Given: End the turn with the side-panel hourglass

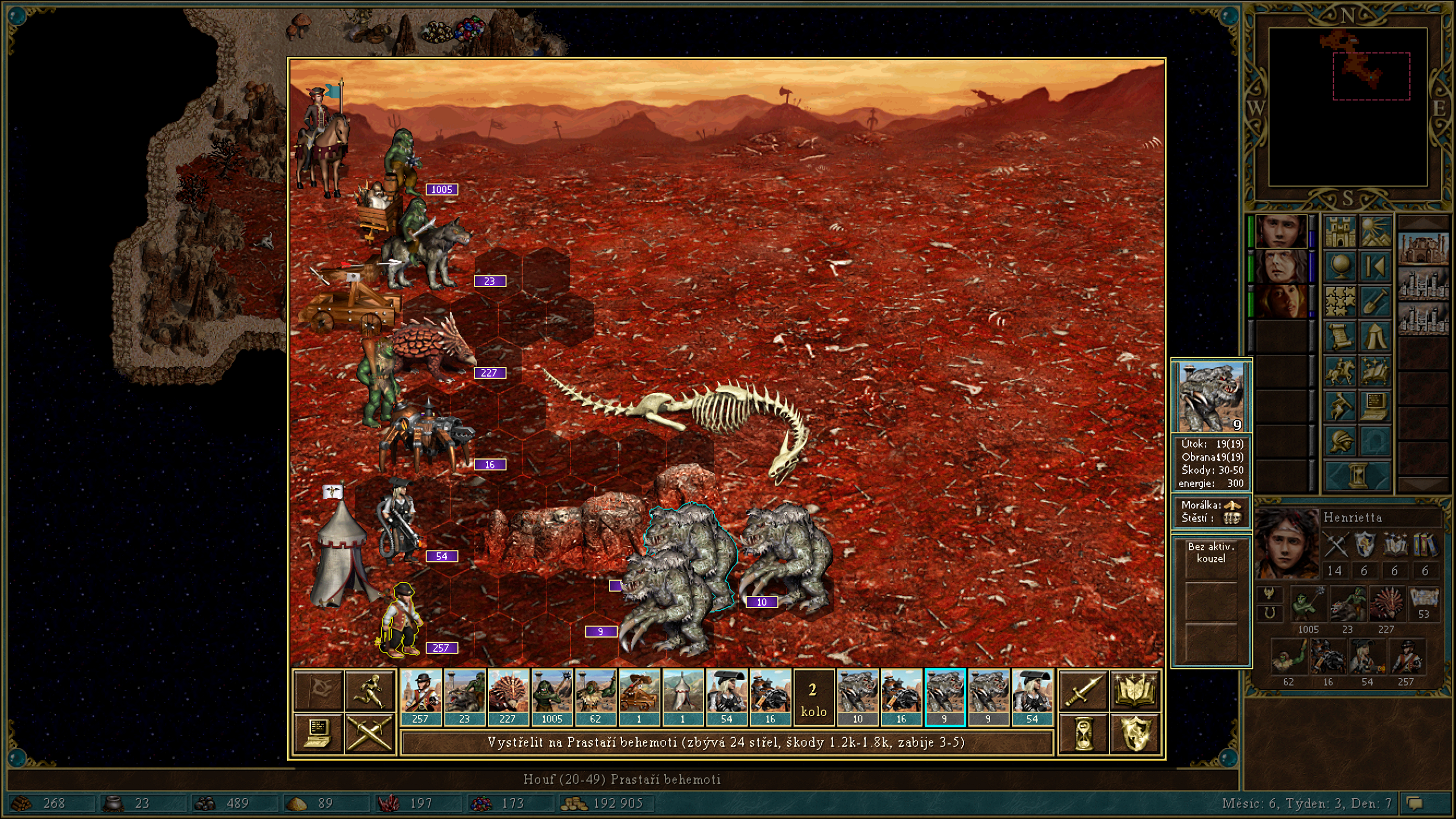Looking at the screenshot, I should tap(1358, 475).
